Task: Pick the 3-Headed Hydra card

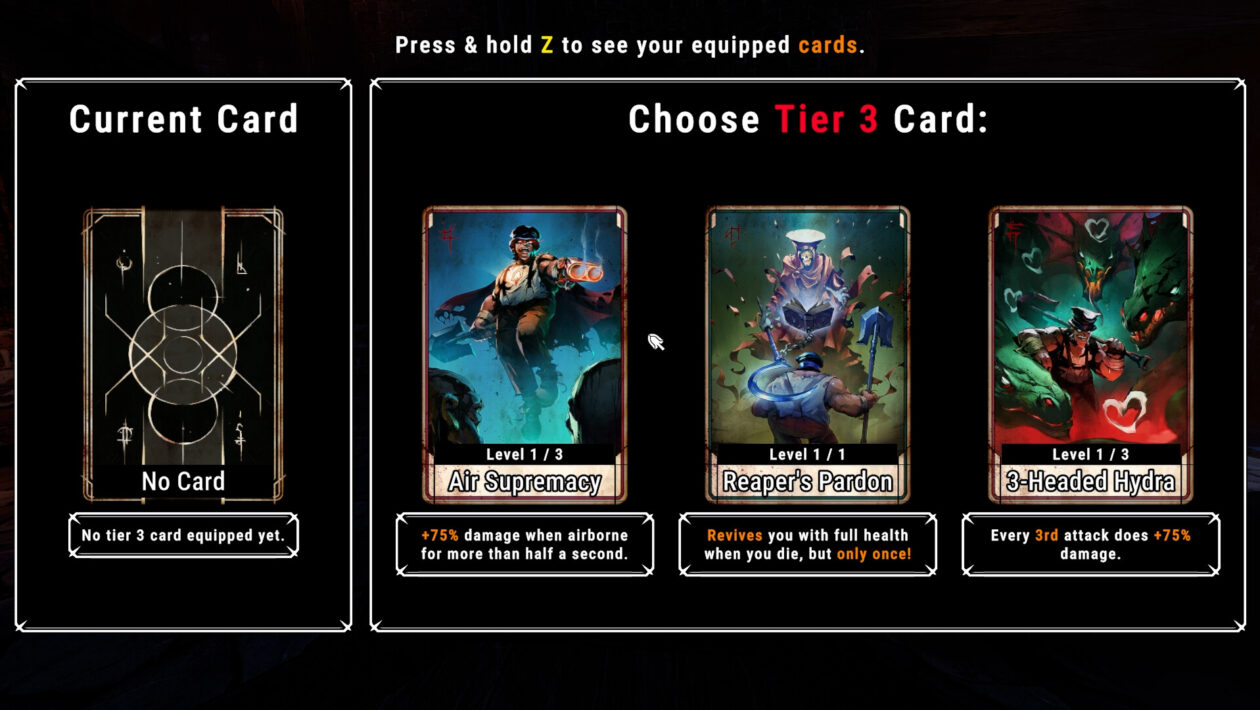Action: 1091,354
